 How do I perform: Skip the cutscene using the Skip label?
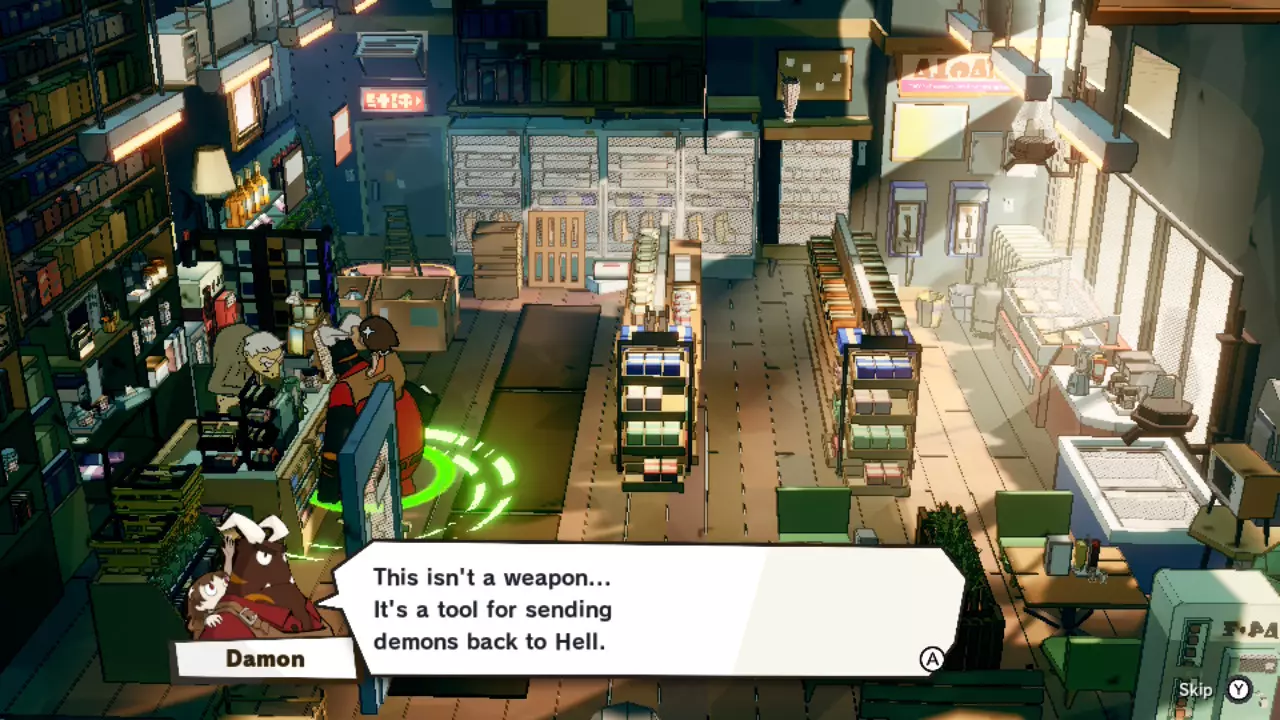[x=1195, y=689]
